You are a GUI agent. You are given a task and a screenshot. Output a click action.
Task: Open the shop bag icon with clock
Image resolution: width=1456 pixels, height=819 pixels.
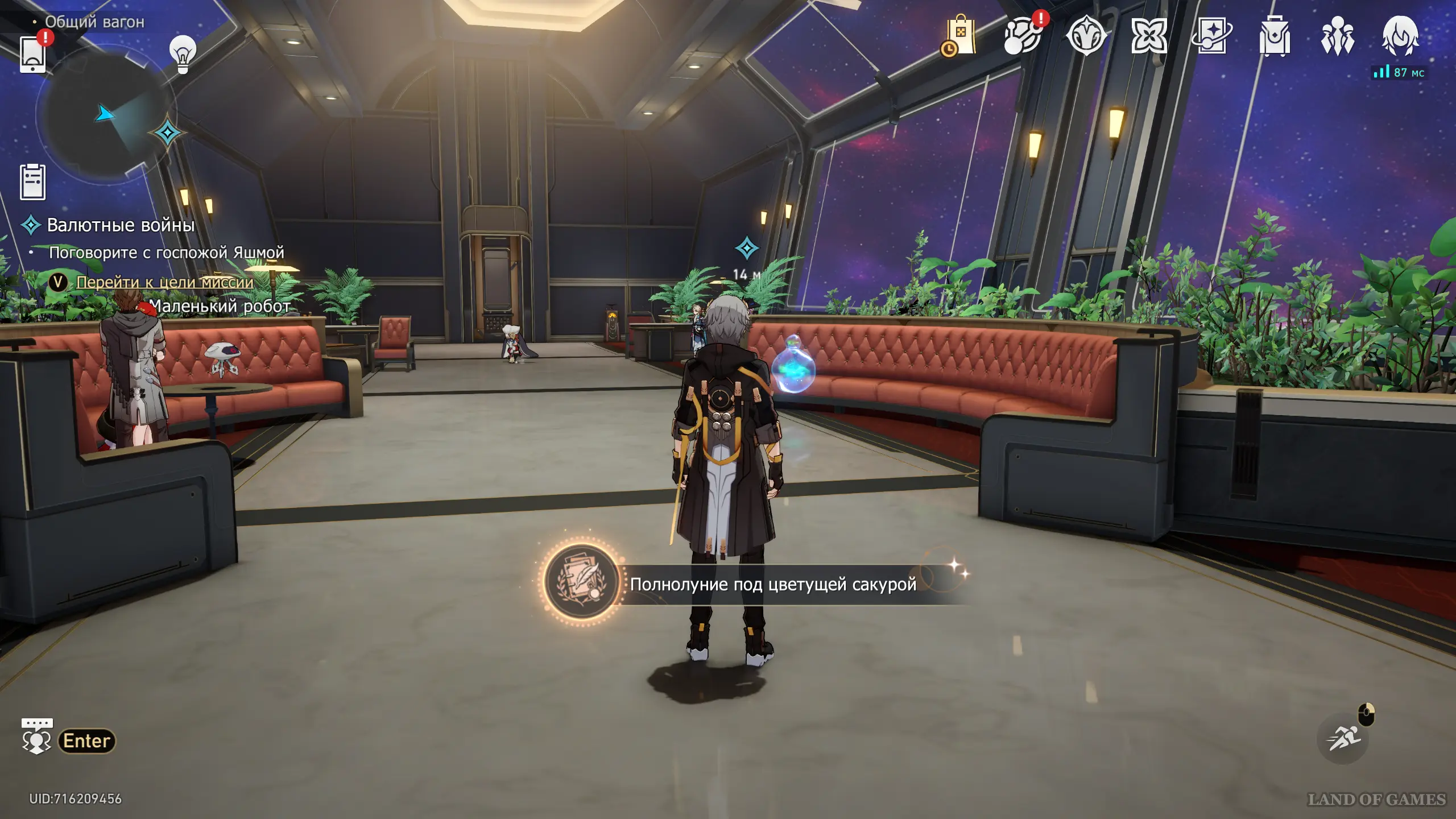(959, 36)
